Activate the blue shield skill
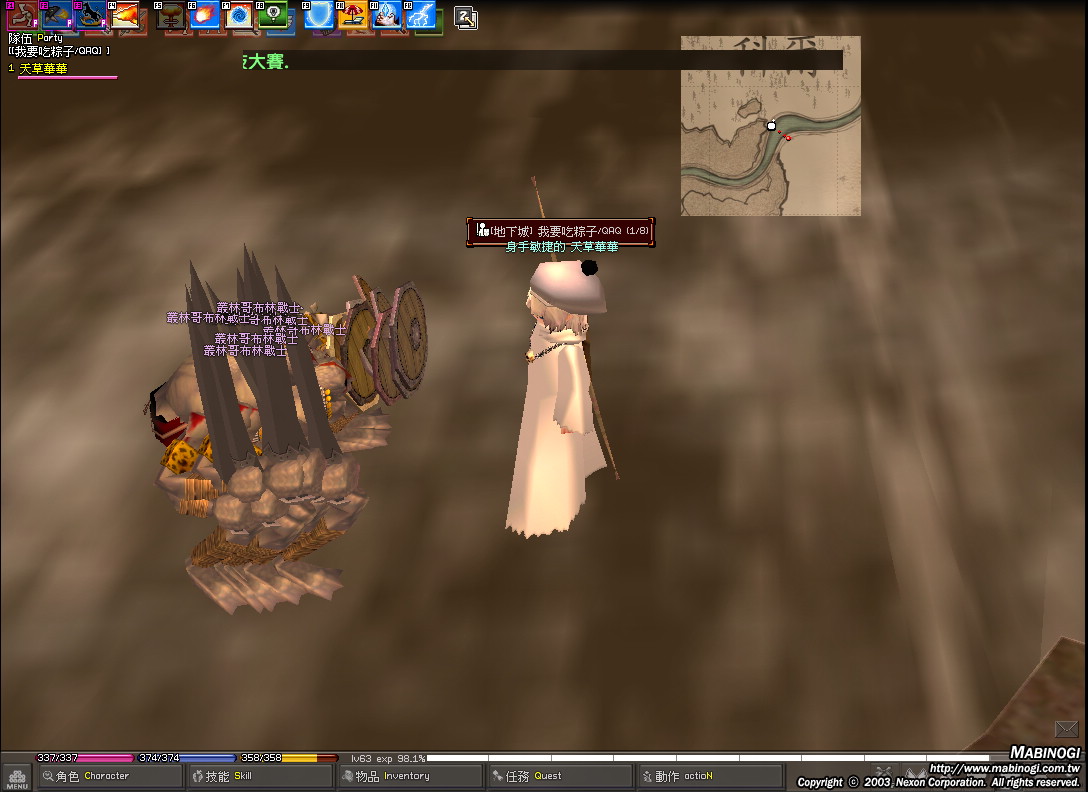 coord(319,14)
